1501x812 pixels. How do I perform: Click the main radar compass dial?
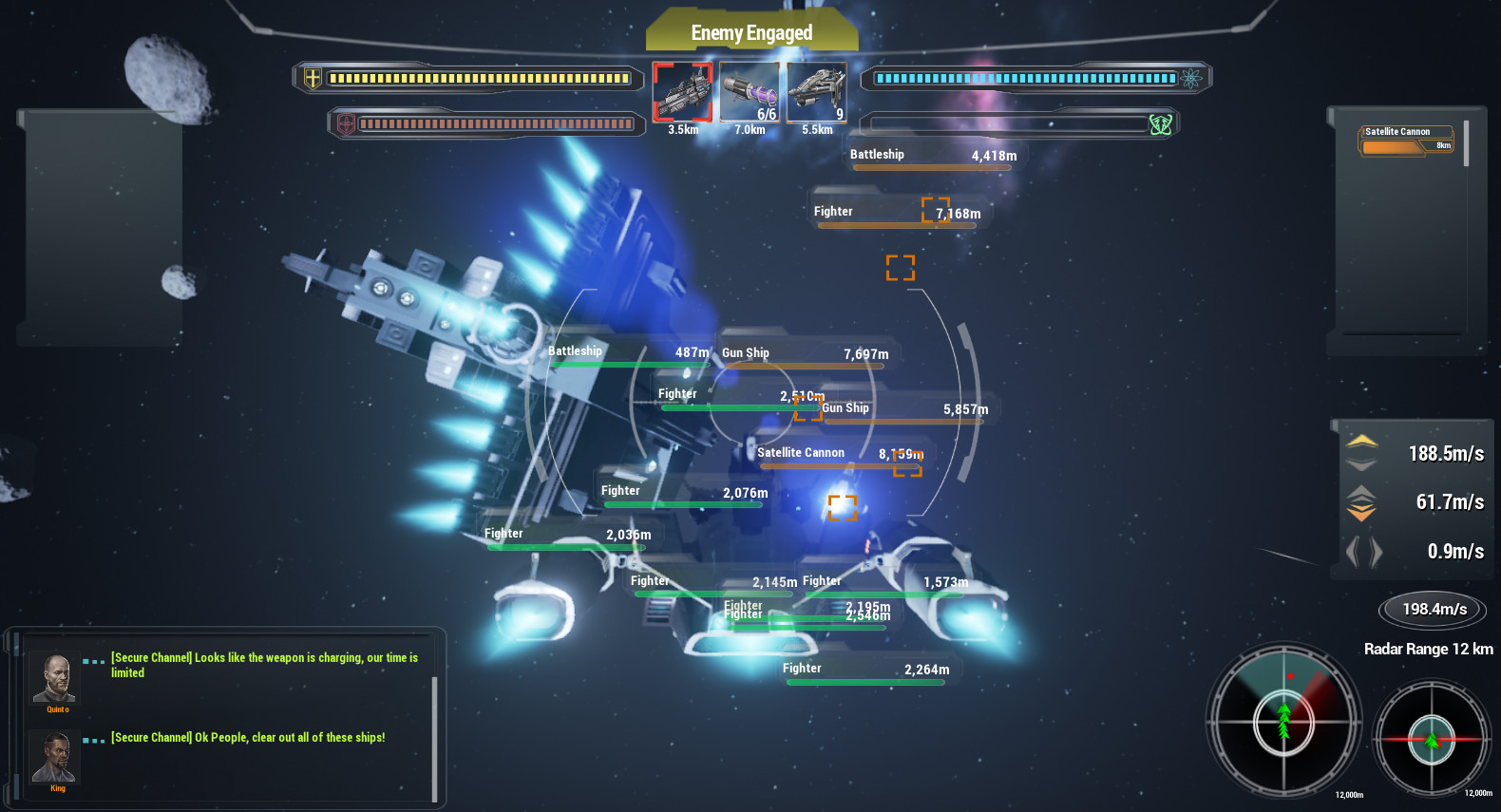[x=1285, y=725]
